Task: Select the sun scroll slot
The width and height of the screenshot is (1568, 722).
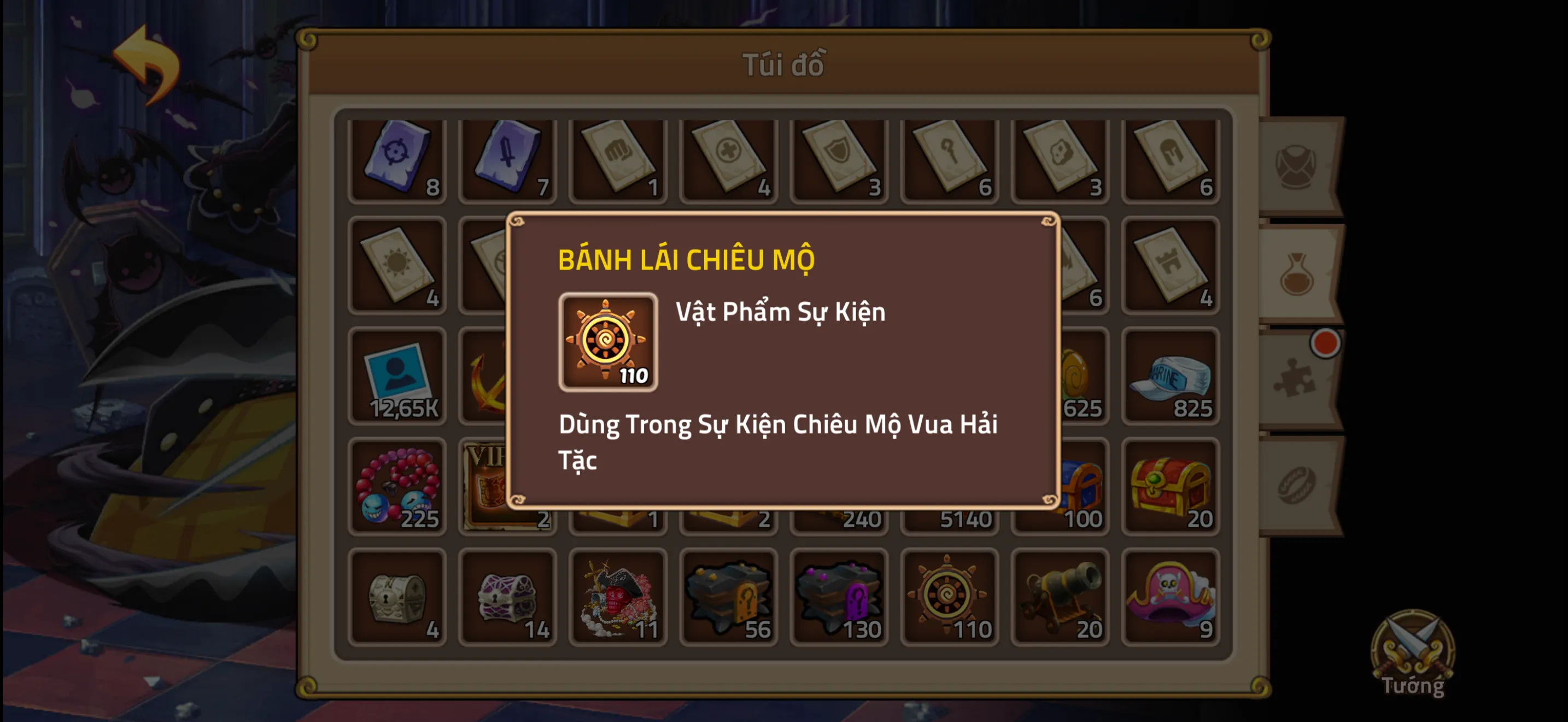Action: click(x=397, y=265)
